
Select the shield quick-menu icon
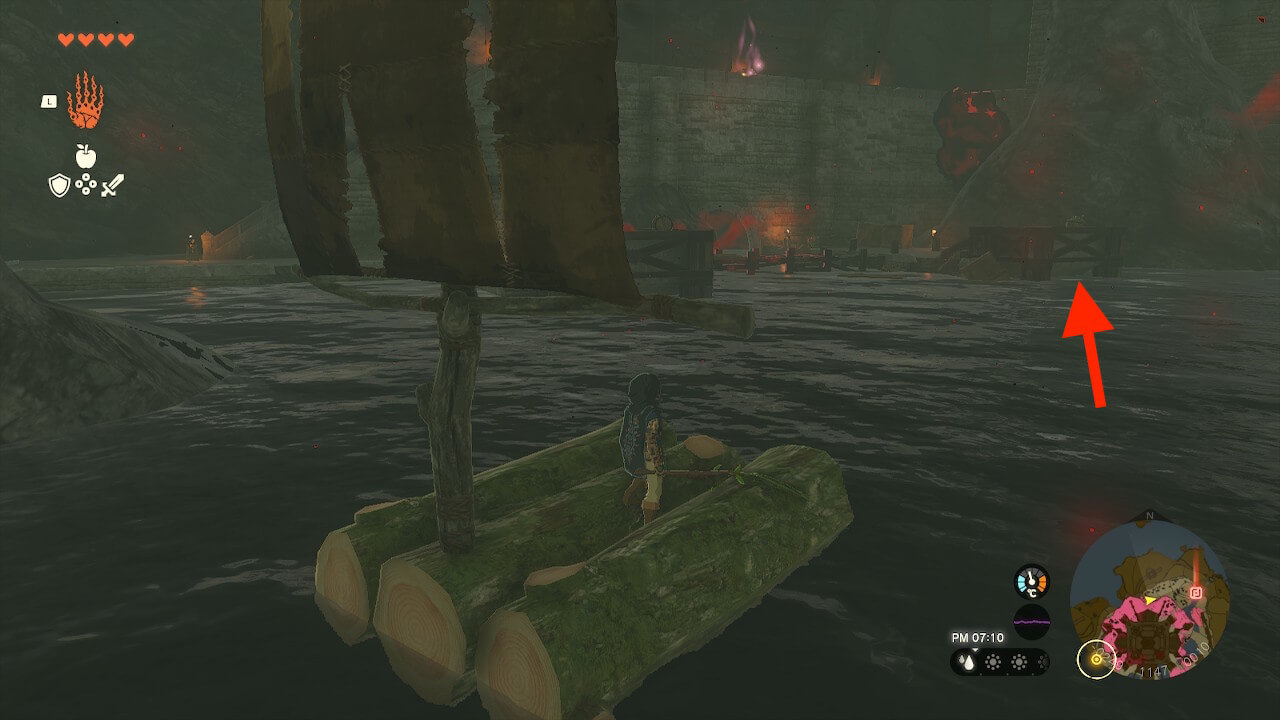coord(59,185)
